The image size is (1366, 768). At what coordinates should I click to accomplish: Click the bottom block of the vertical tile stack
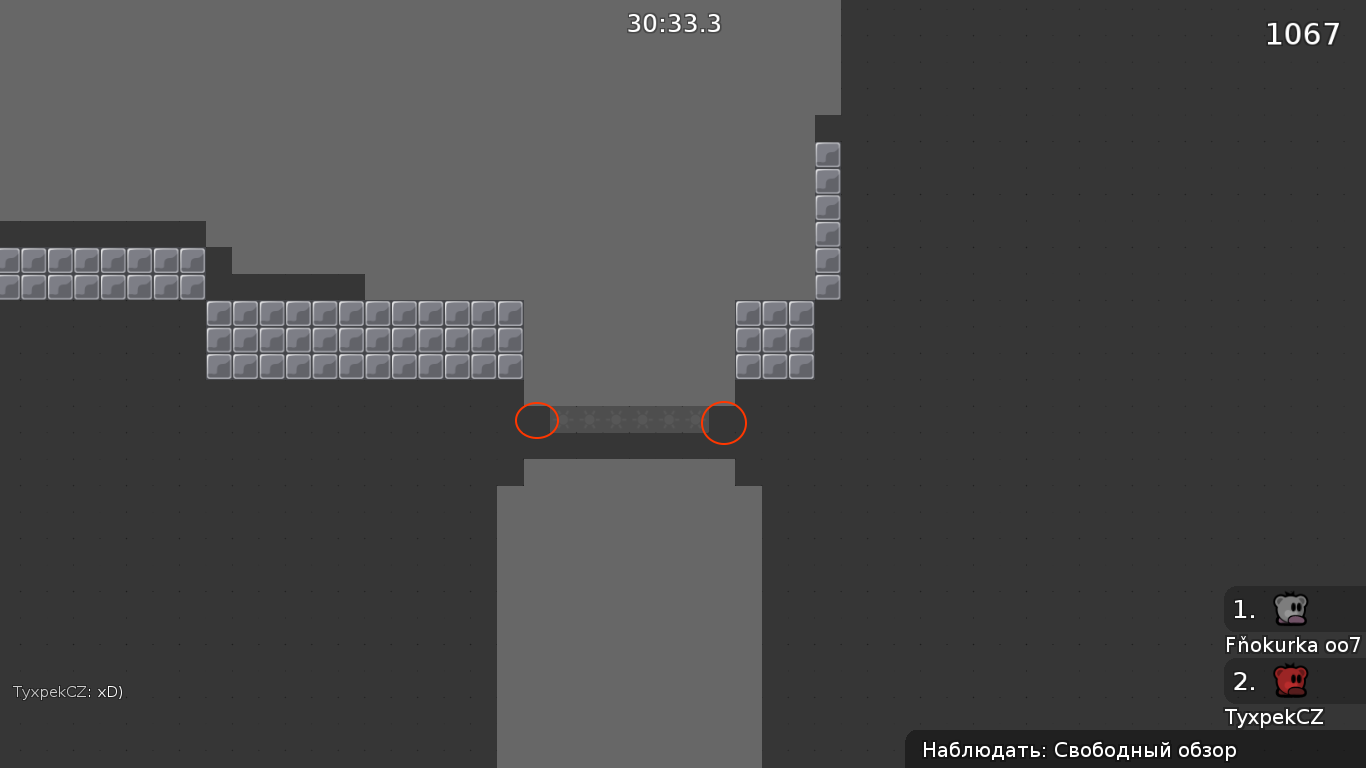827,289
